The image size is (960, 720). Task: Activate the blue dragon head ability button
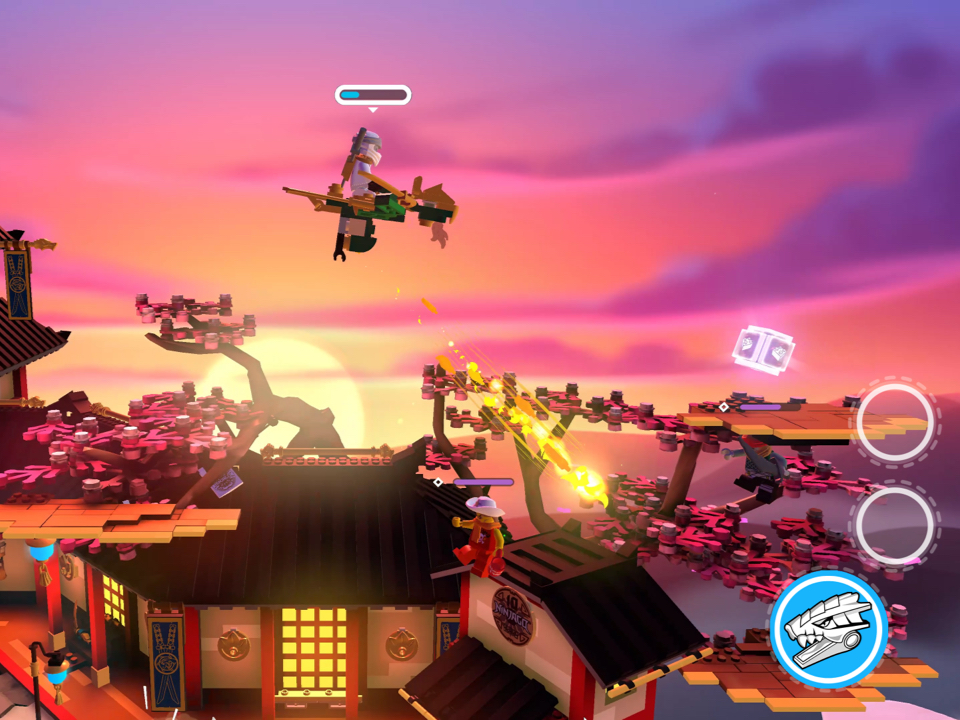(x=829, y=630)
